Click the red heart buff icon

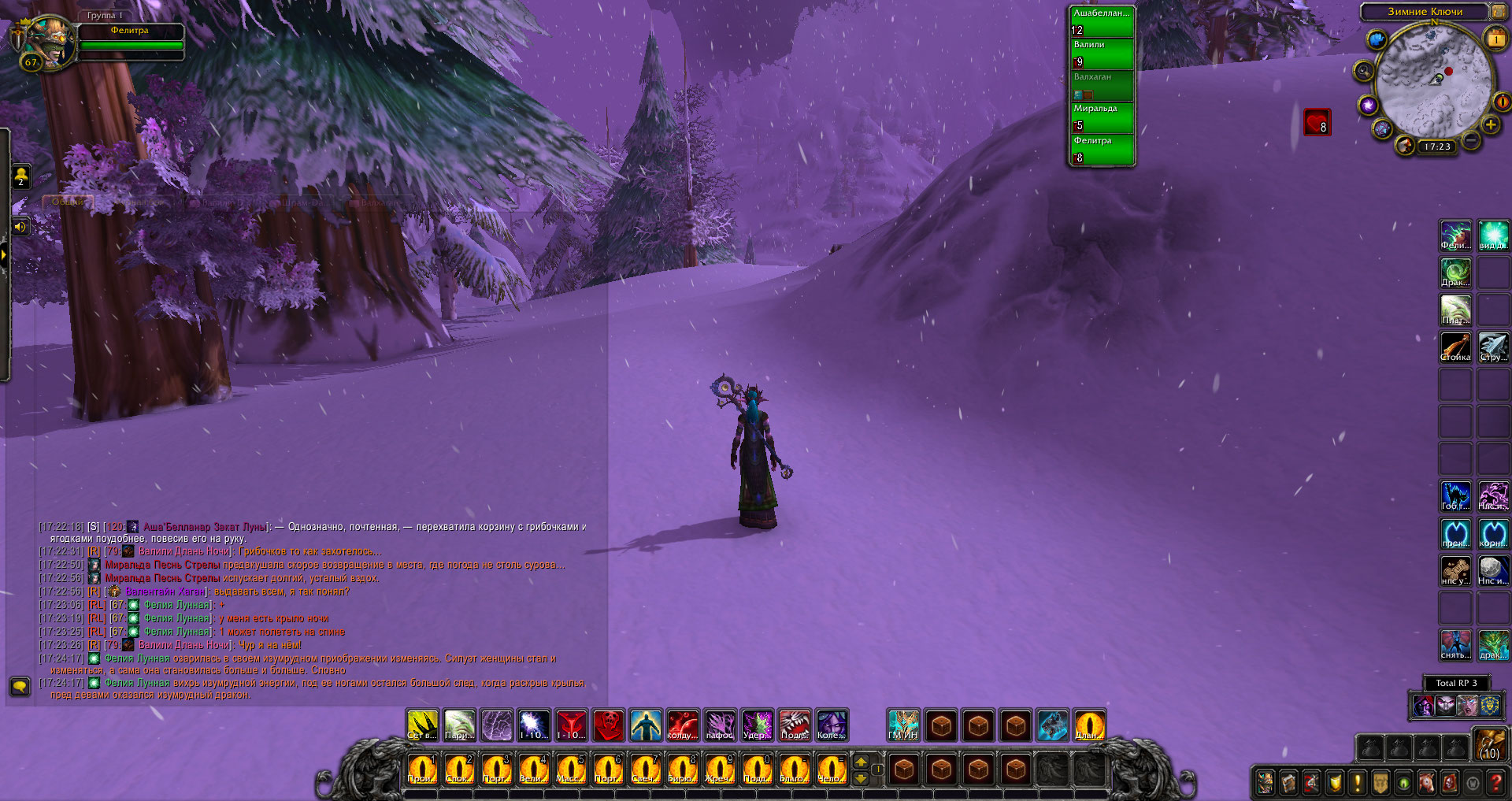(x=1317, y=122)
